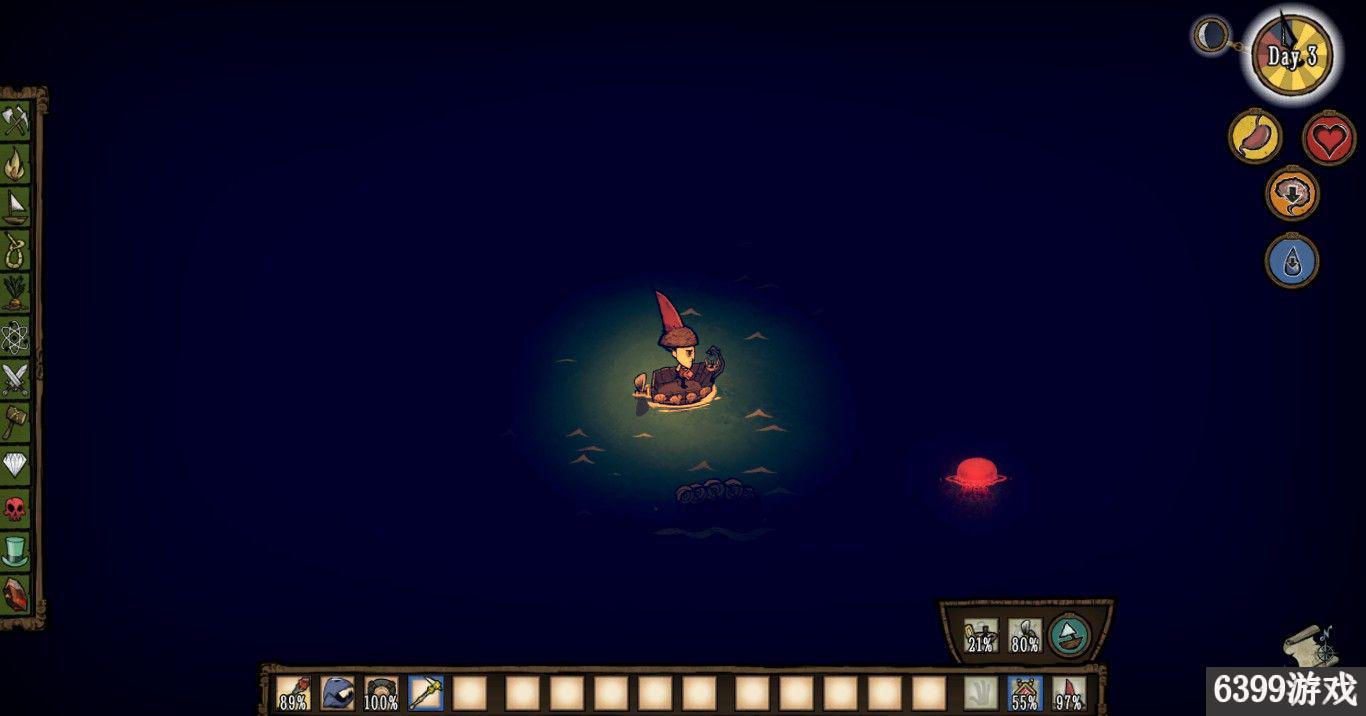Open the green top hat Dress tab
This screenshot has width=1366, height=716.
pyautogui.click(x=17, y=551)
